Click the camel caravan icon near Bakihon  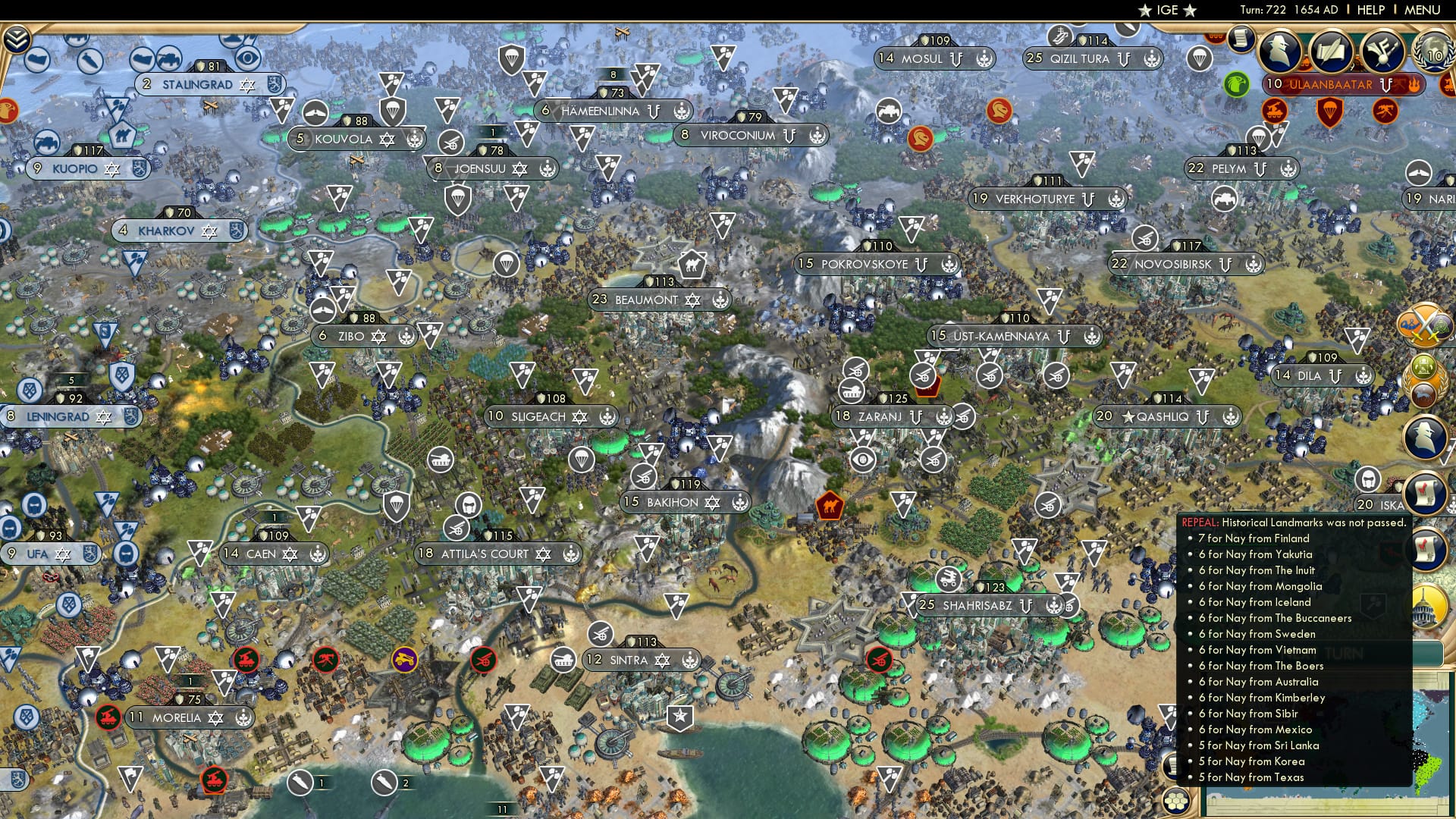coord(830,506)
